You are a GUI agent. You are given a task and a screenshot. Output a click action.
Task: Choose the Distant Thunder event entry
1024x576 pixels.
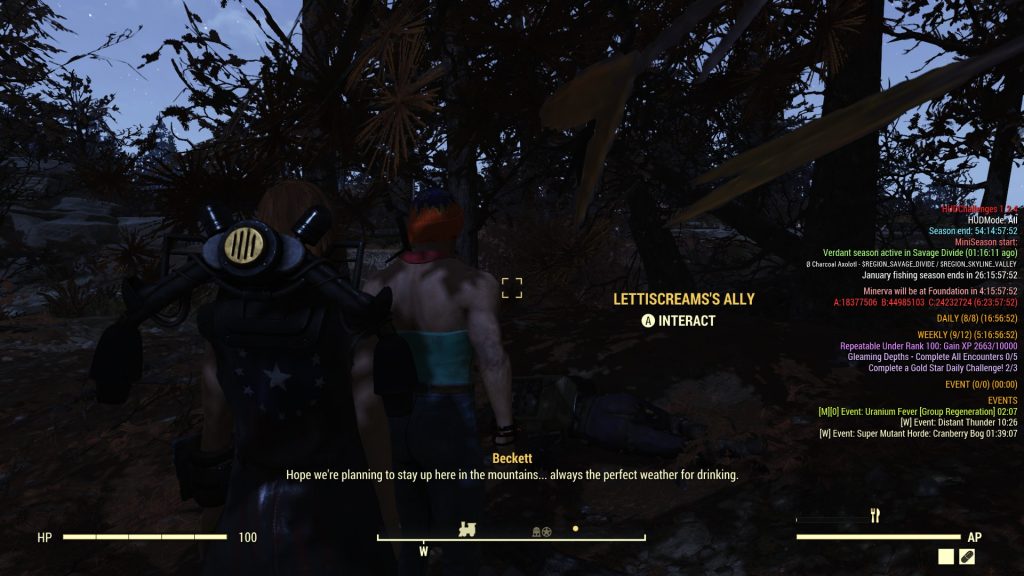coord(959,422)
